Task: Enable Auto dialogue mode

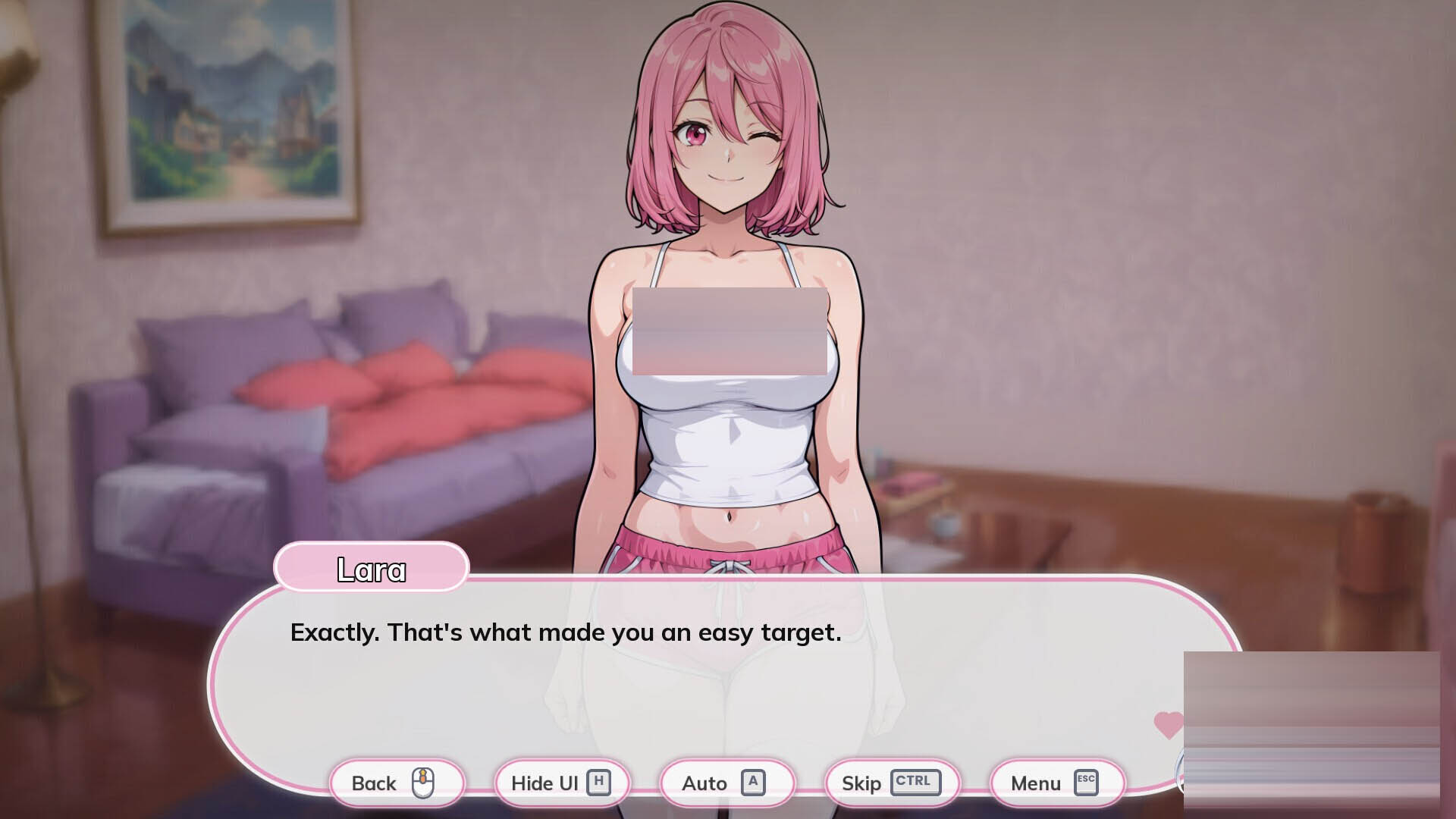Action: point(726,783)
